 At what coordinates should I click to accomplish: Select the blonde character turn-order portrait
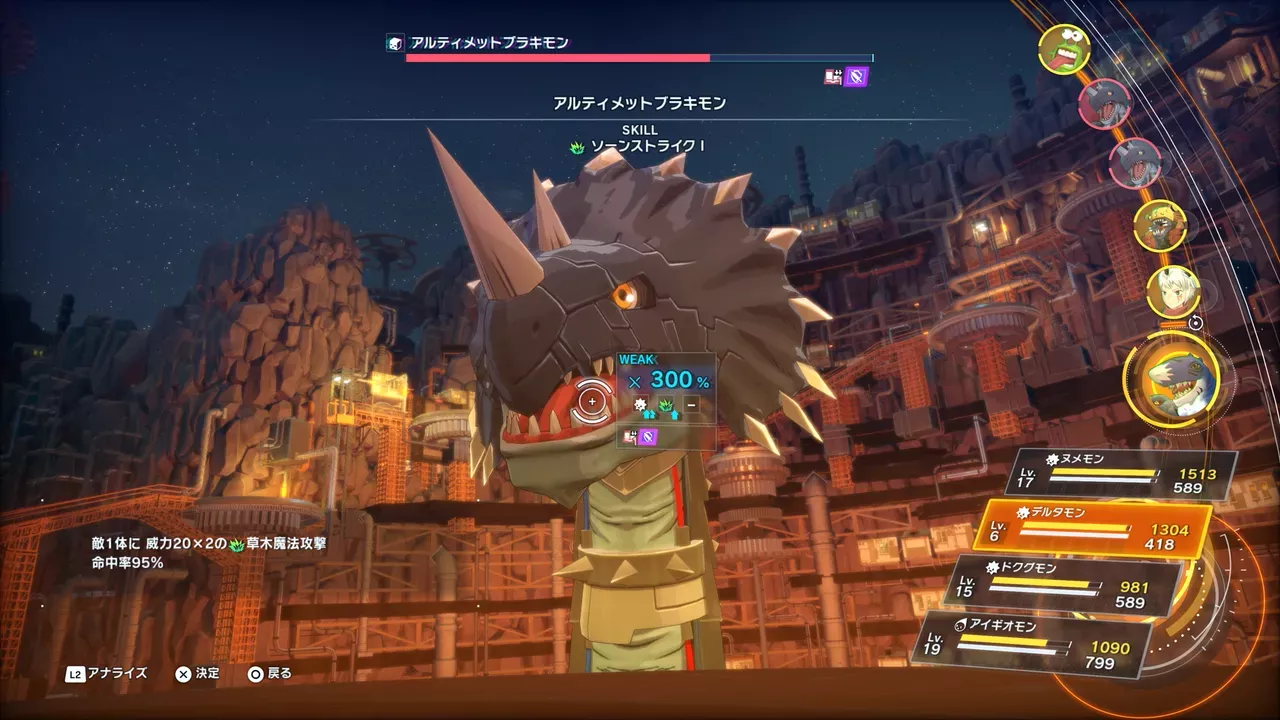1173,290
